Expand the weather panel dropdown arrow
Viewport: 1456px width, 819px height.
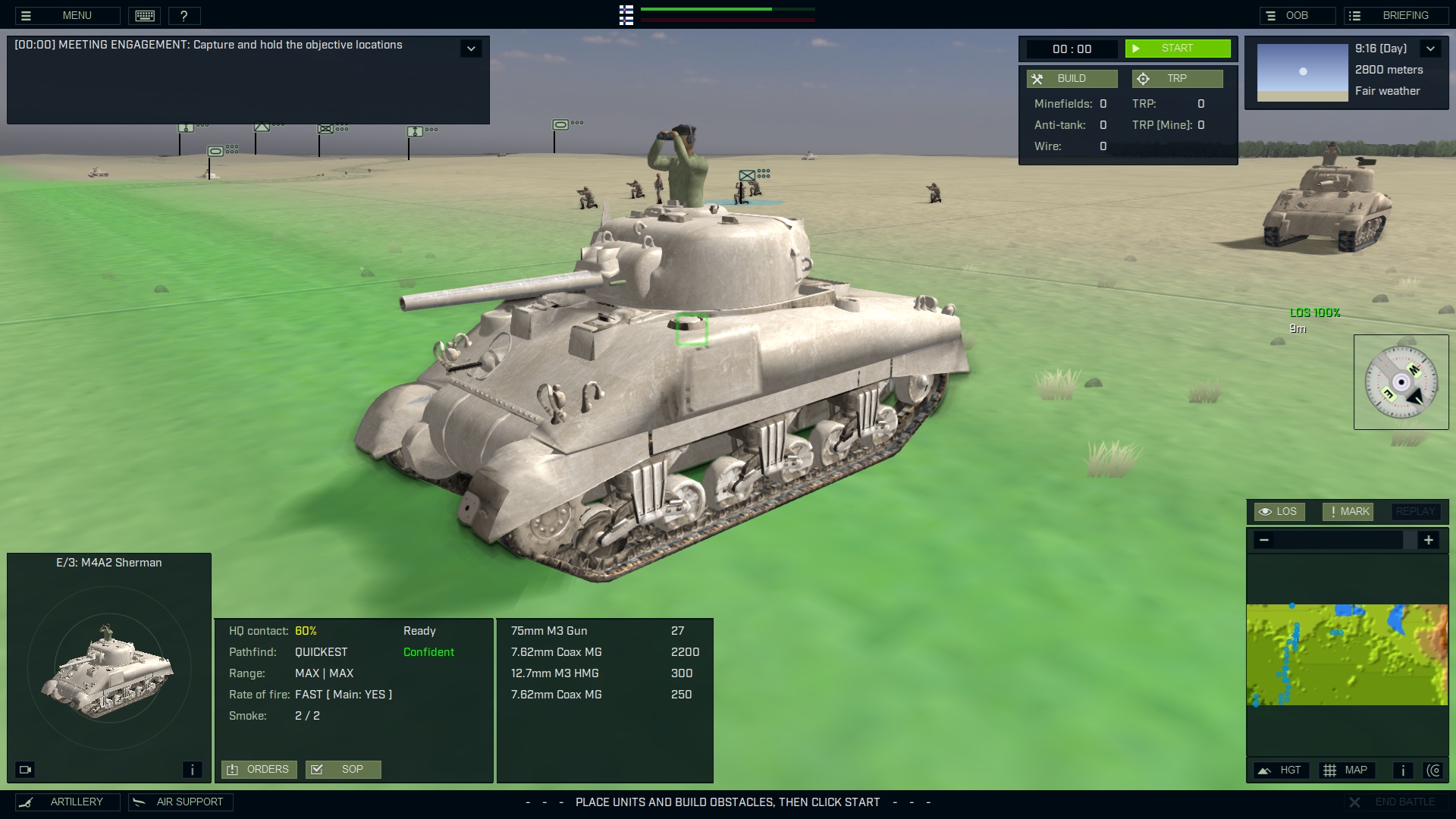[1431, 48]
